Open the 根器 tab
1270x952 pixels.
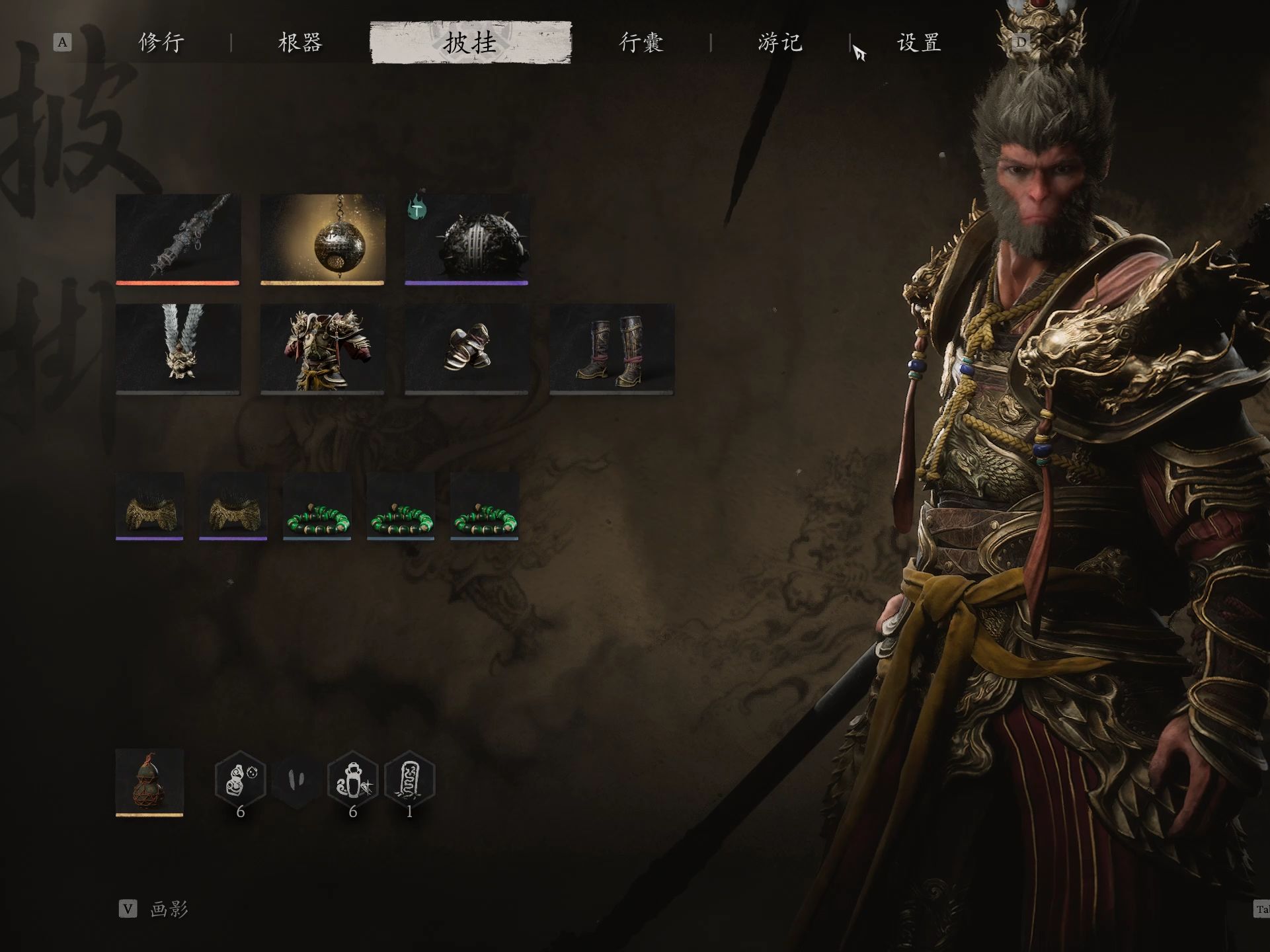click(x=299, y=43)
